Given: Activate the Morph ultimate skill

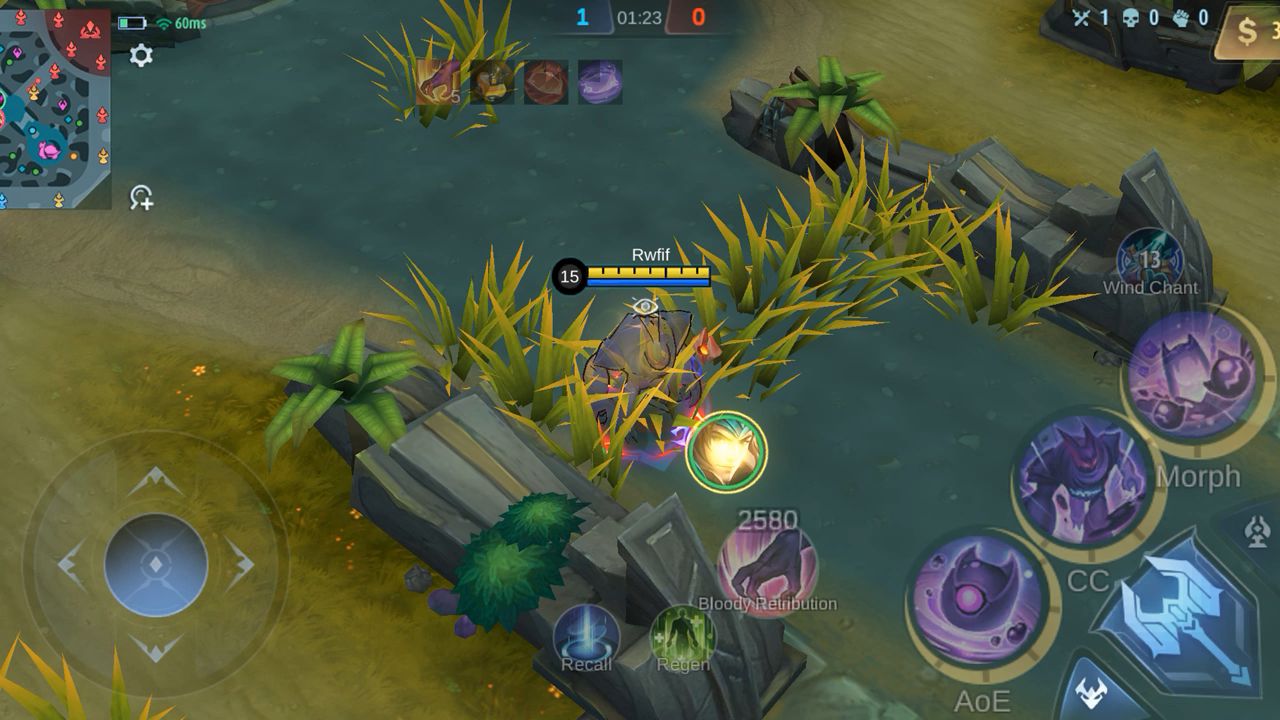Looking at the screenshot, I should 1190,374.
